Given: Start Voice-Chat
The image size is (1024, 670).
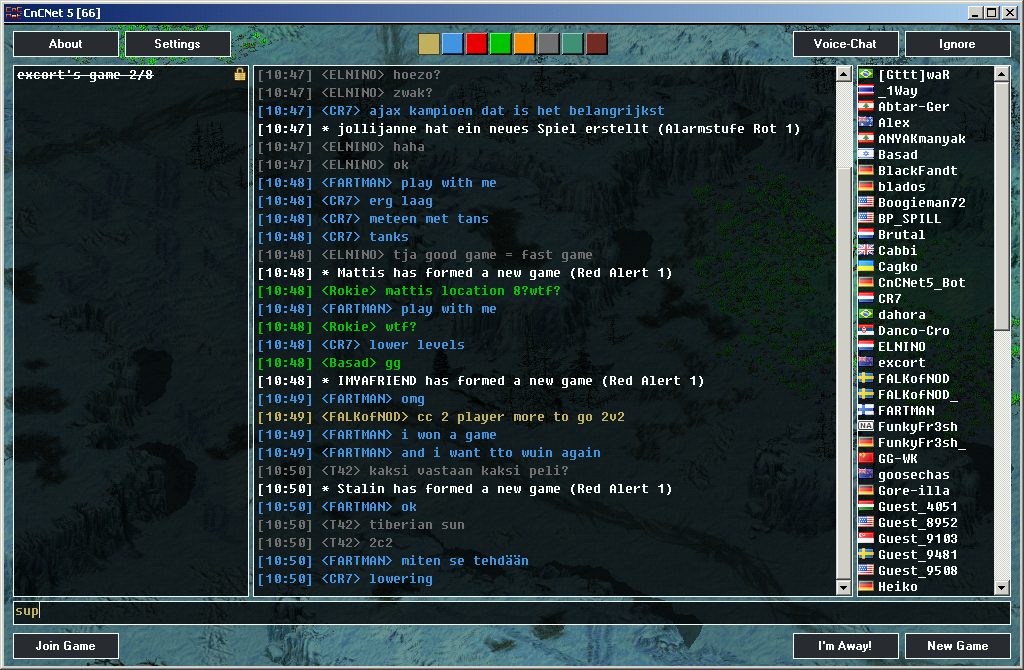Looking at the screenshot, I should tap(845, 44).
